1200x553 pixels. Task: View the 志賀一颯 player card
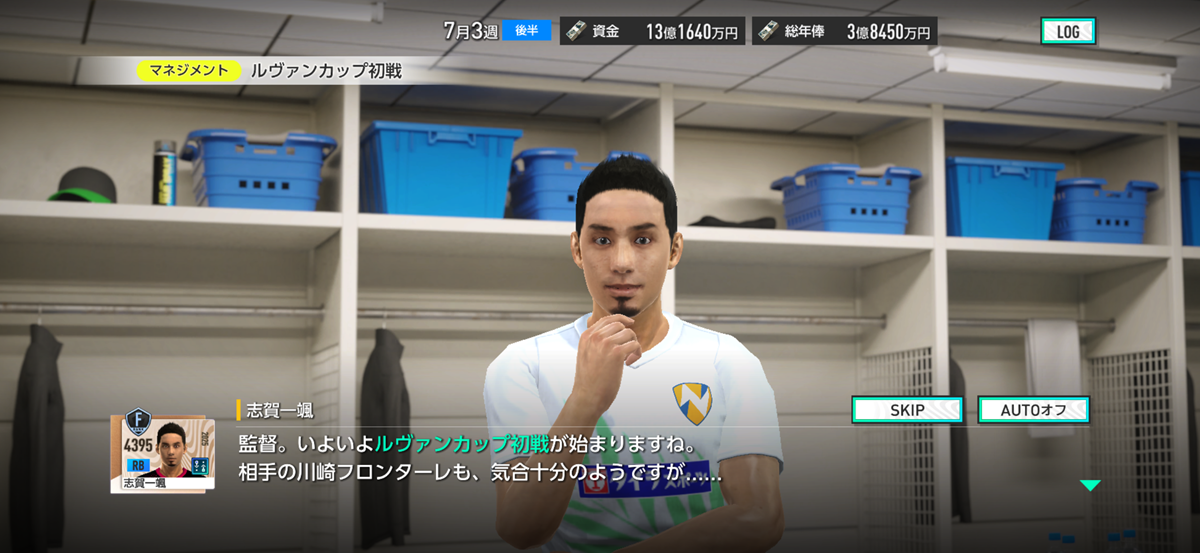pyautogui.click(x=161, y=448)
